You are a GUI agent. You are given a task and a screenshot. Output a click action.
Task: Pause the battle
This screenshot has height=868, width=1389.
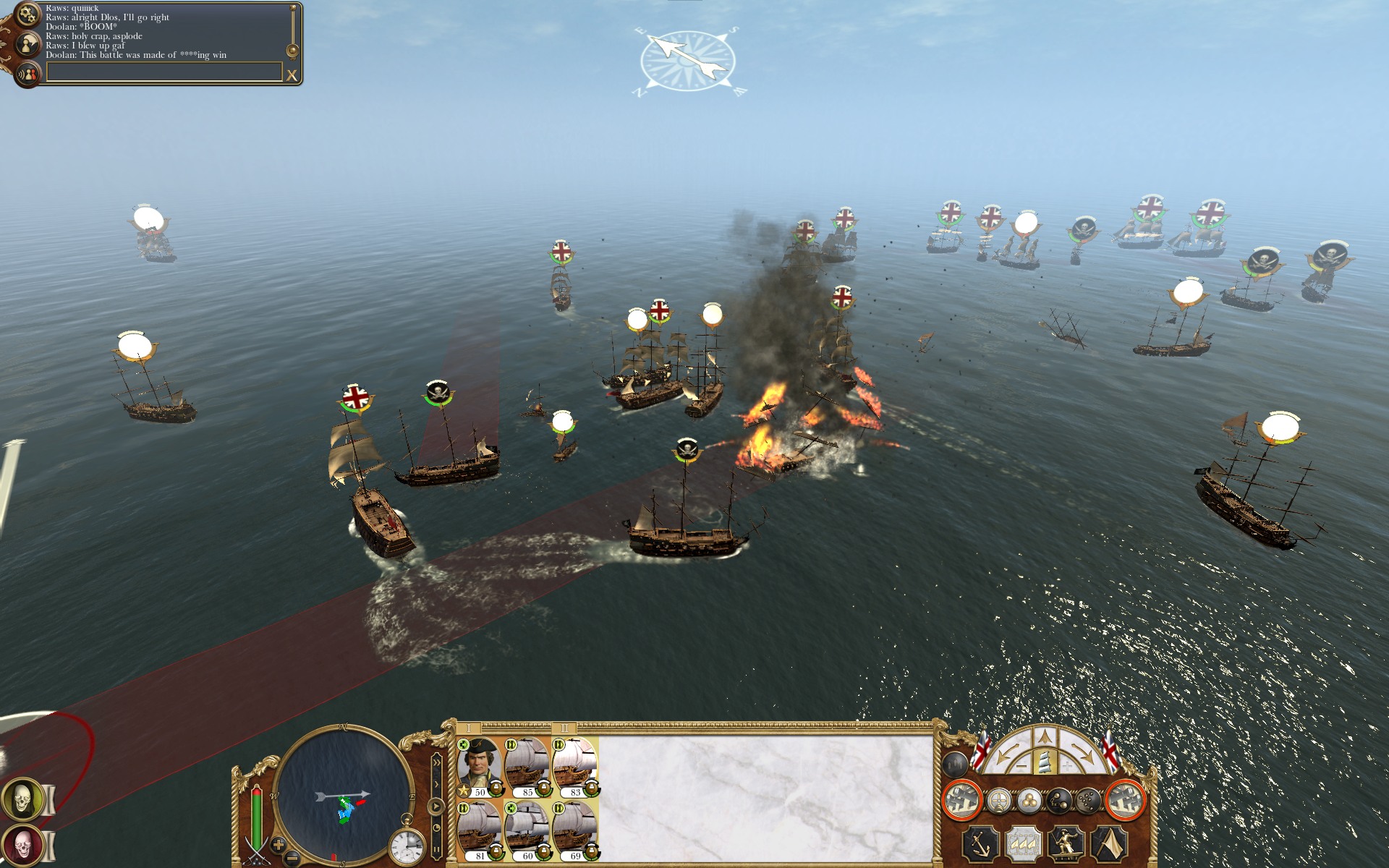(436, 850)
